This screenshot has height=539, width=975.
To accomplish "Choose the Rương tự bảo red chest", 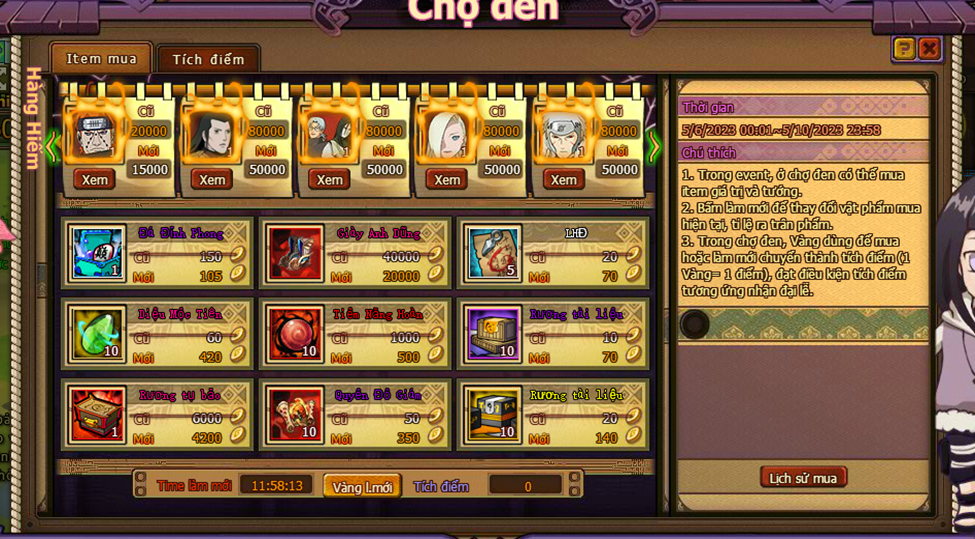I will pyautogui.click(x=98, y=414).
